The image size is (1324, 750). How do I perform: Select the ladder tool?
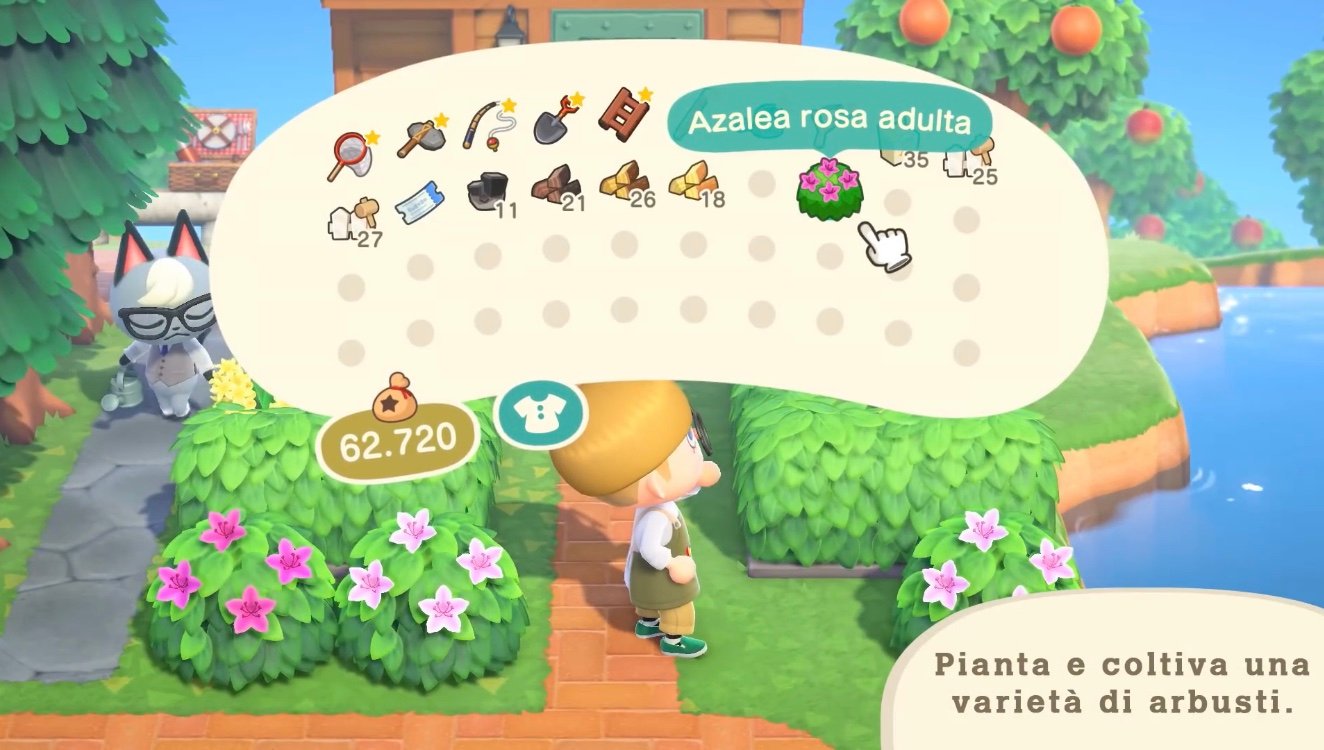point(622,115)
